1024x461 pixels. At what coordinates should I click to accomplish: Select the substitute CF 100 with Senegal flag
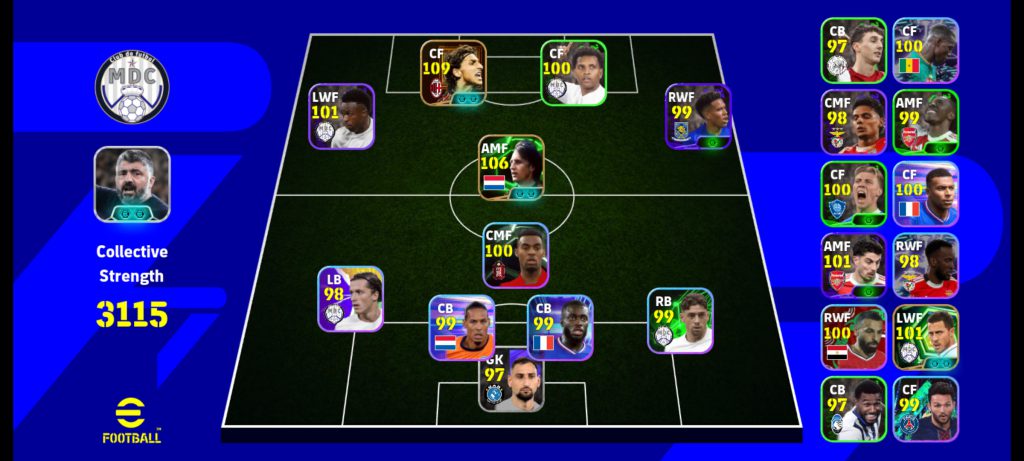[925, 50]
